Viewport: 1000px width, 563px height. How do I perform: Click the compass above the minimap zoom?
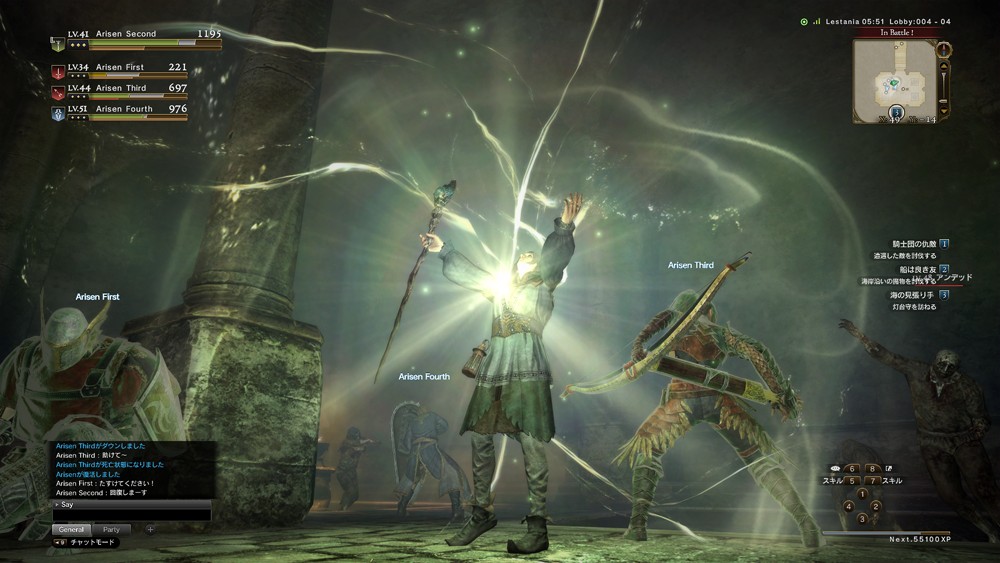[x=944, y=48]
